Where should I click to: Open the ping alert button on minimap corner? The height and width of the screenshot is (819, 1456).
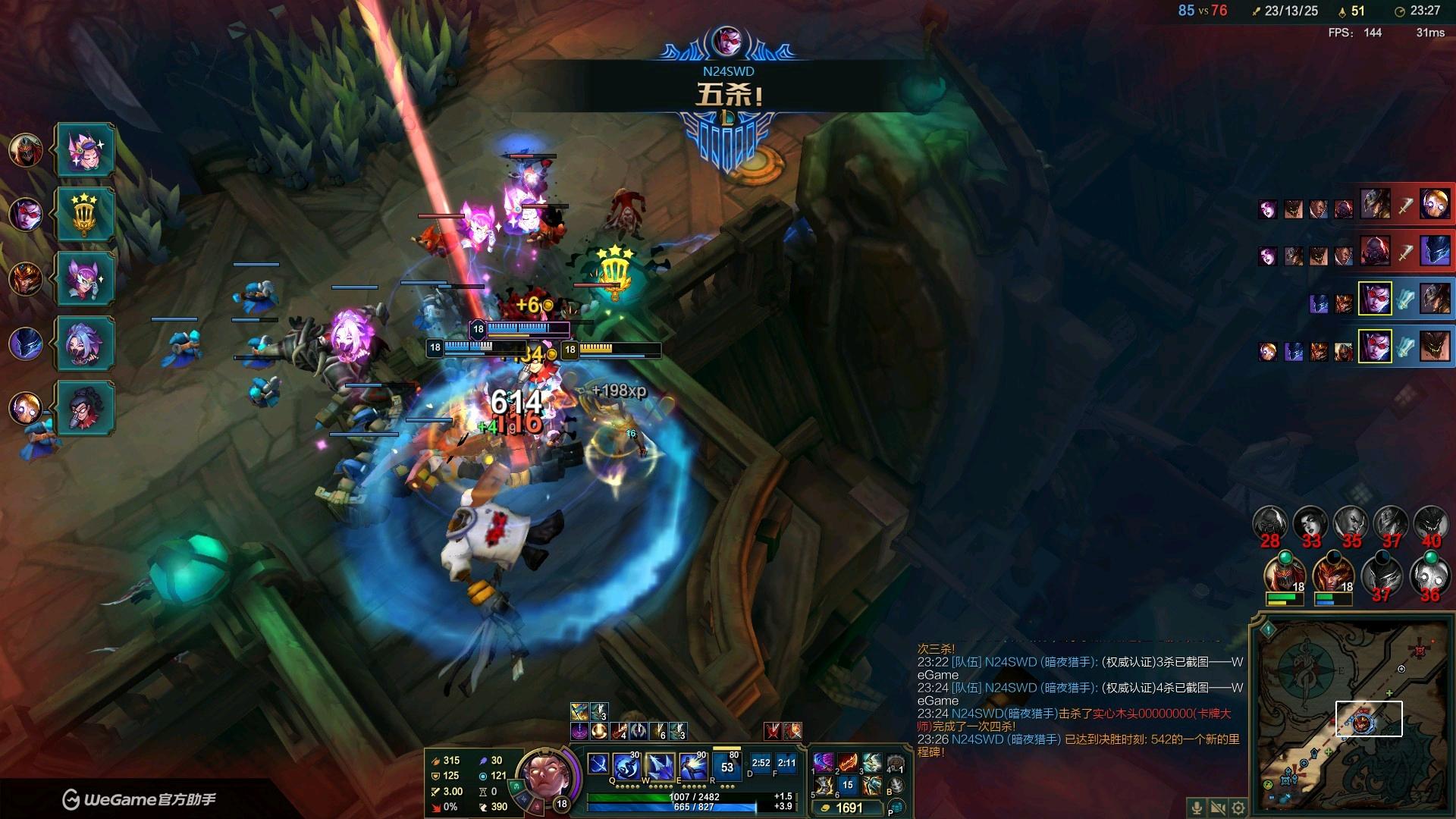(x=1267, y=629)
